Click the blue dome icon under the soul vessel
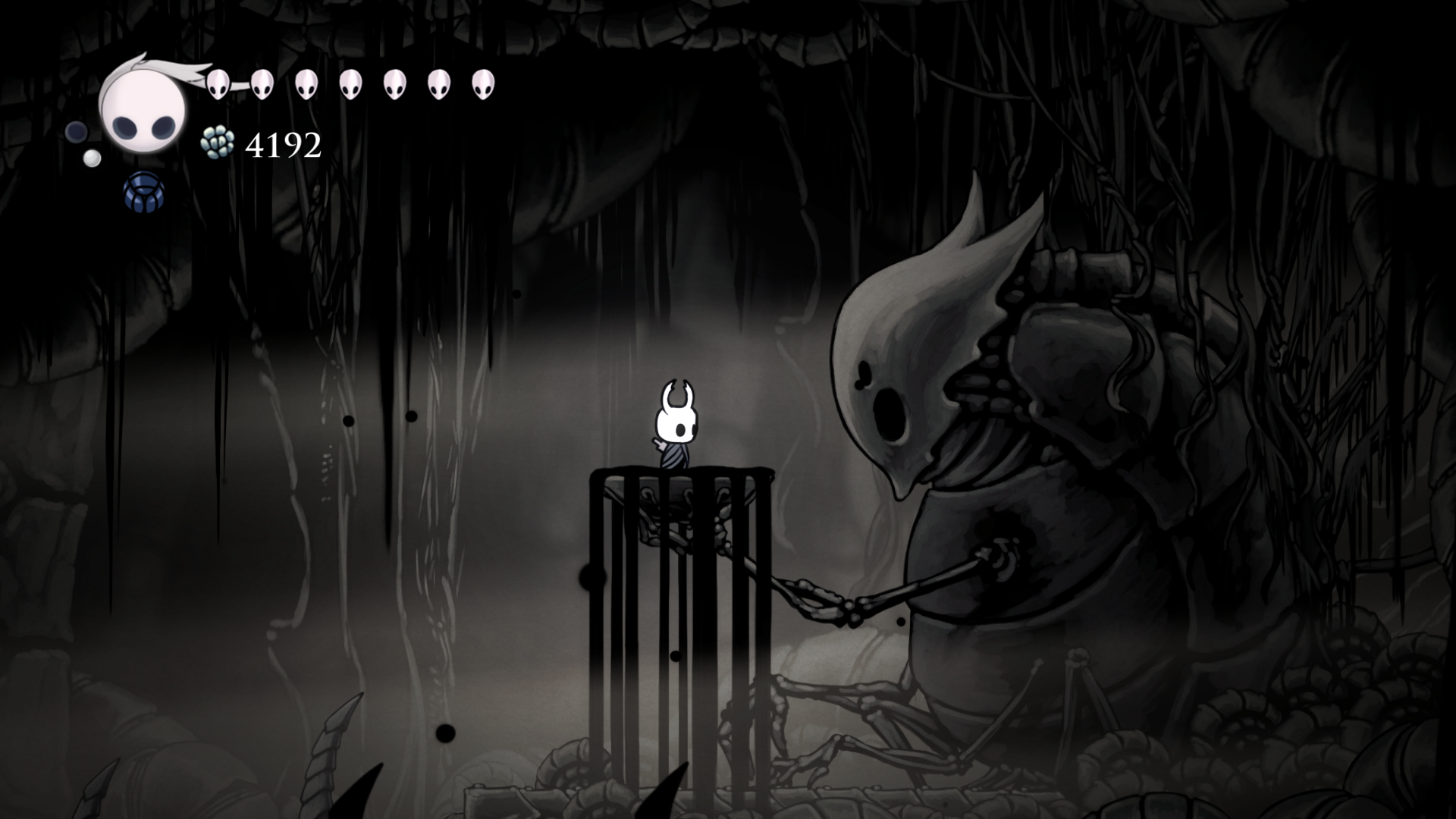 click(x=143, y=190)
